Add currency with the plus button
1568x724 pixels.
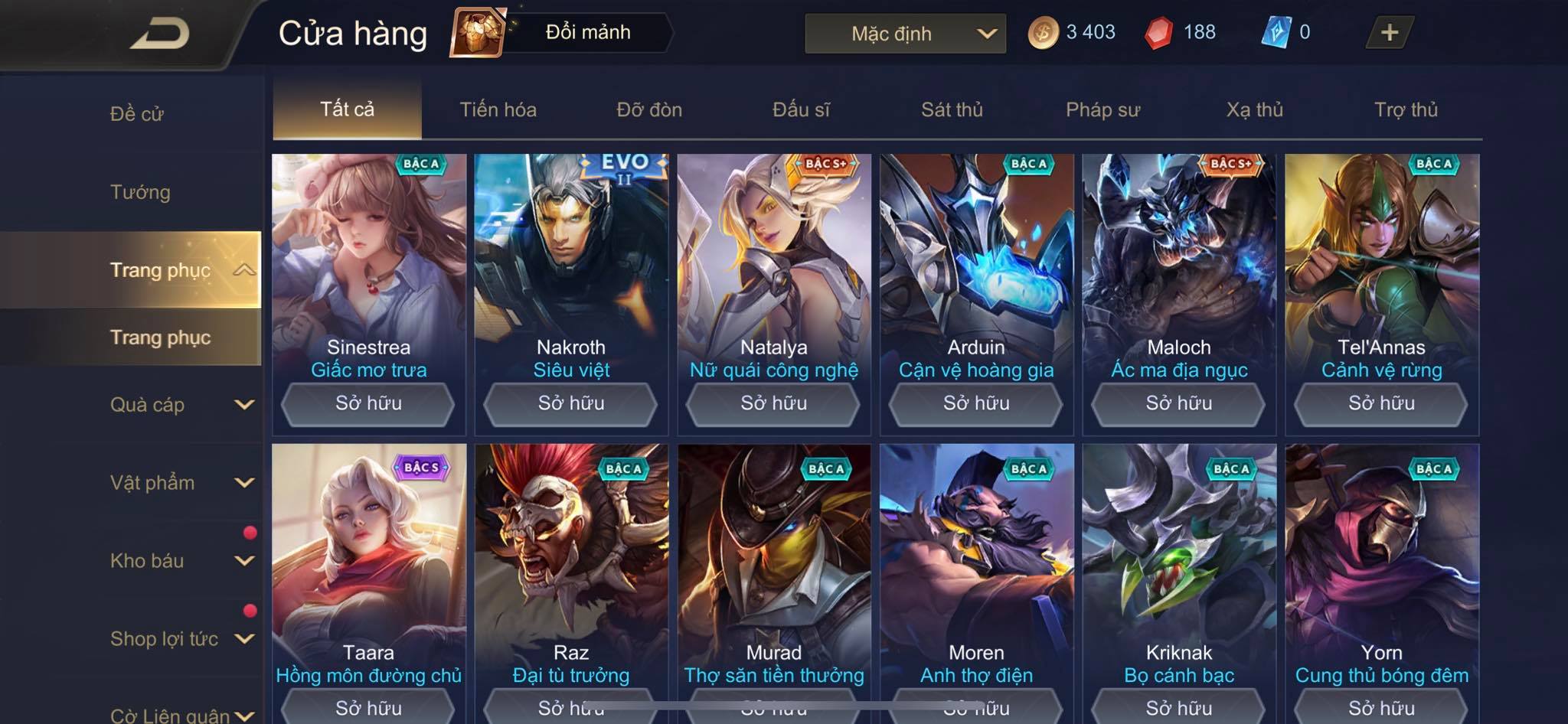tap(1389, 32)
